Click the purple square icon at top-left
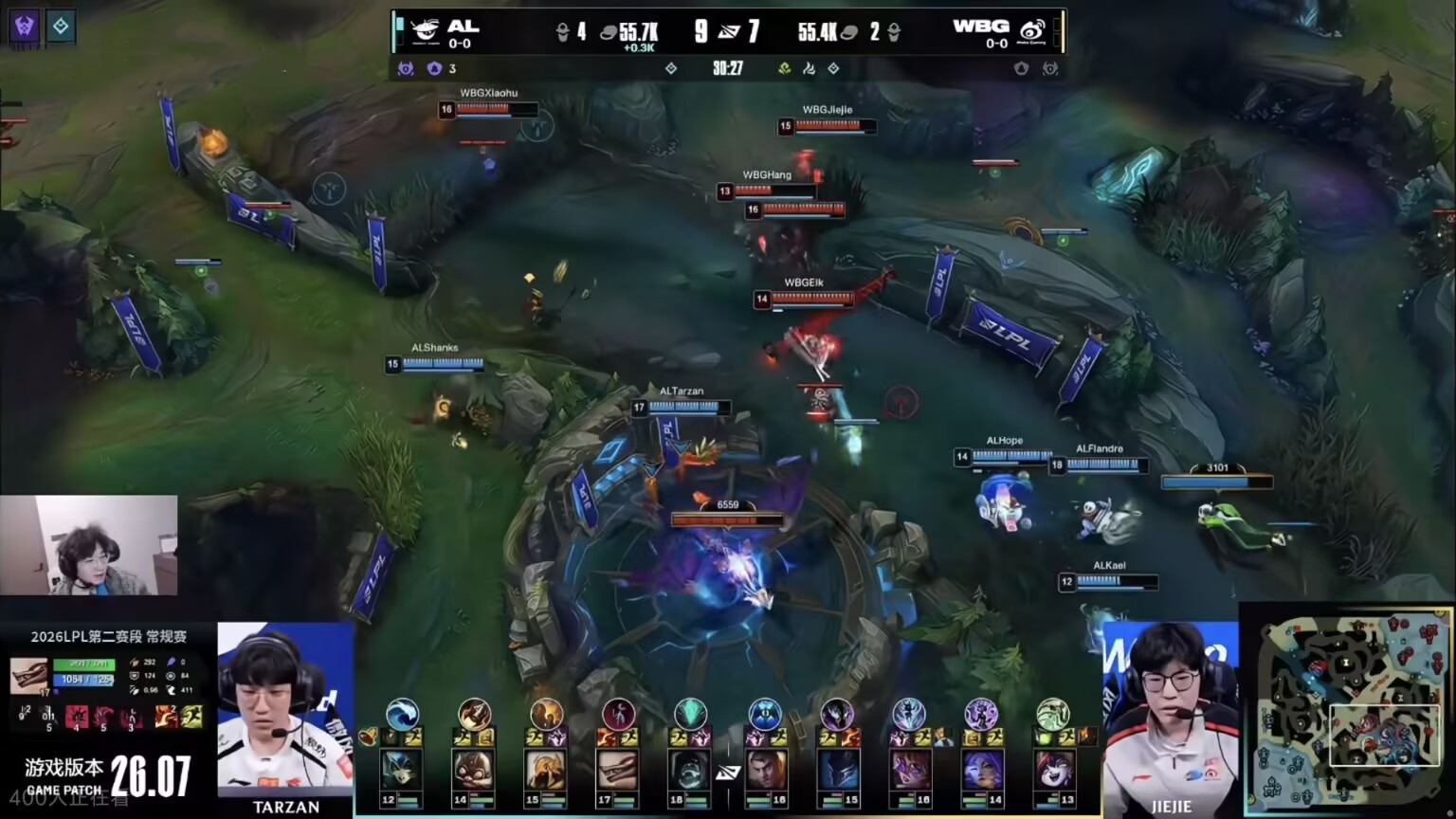The height and width of the screenshot is (819, 1456). tap(25, 26)
